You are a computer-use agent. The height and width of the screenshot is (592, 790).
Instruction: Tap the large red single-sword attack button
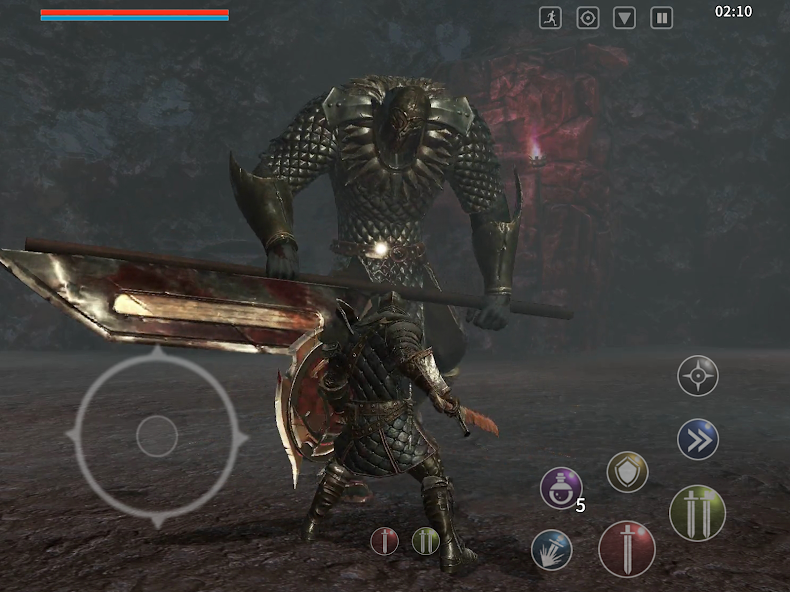(627, 549)
